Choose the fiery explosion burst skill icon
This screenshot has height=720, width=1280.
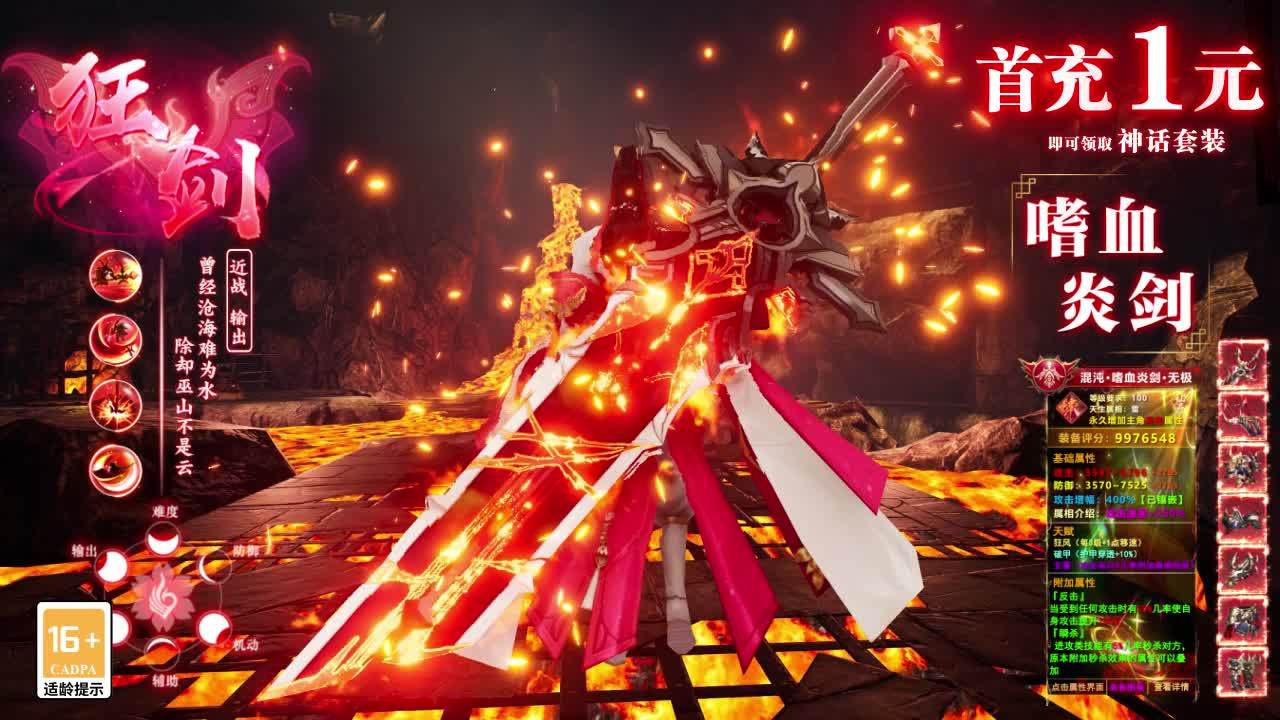[115, 406]
